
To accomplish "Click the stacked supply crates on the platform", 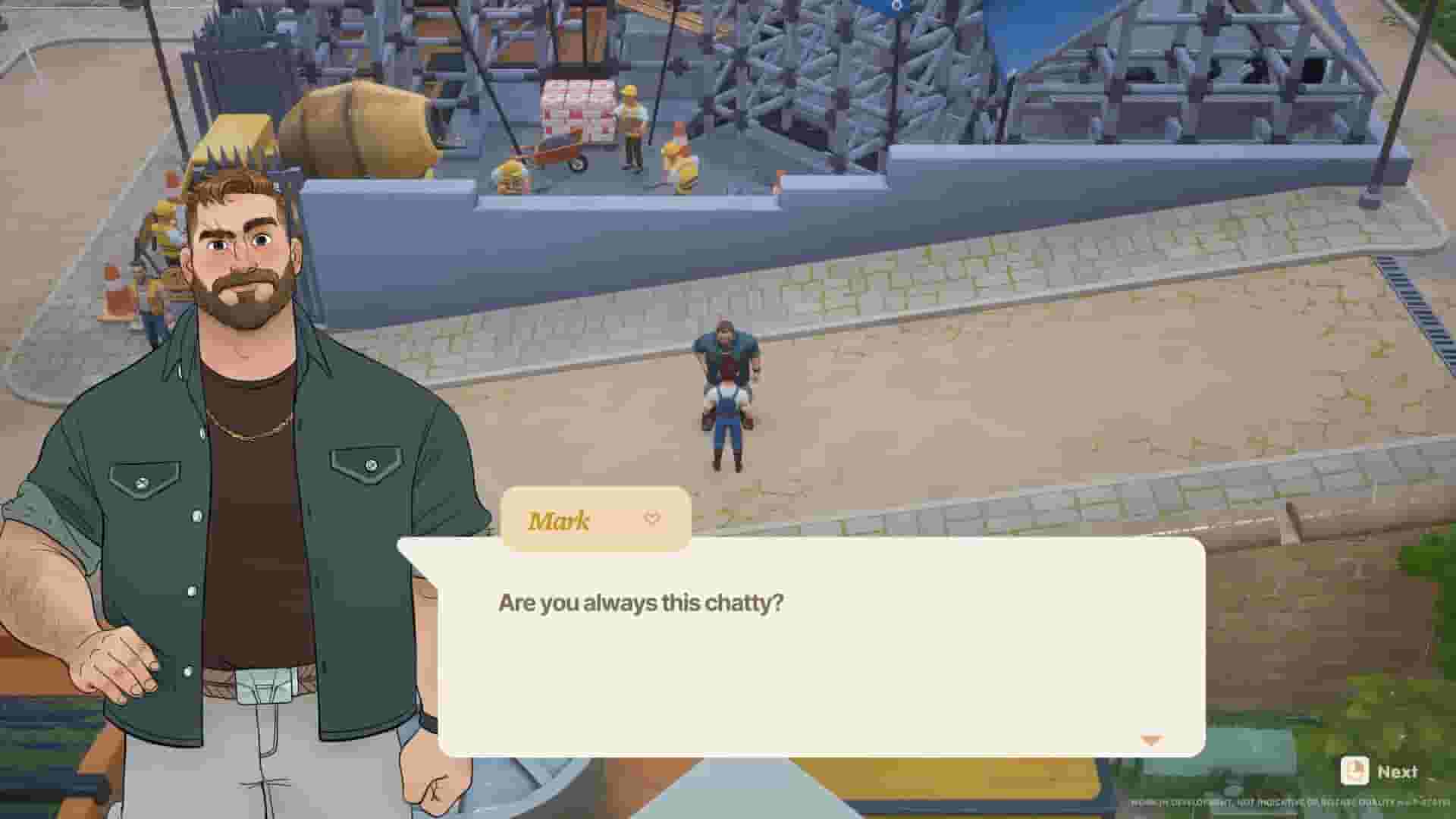I will pos(578,106).
